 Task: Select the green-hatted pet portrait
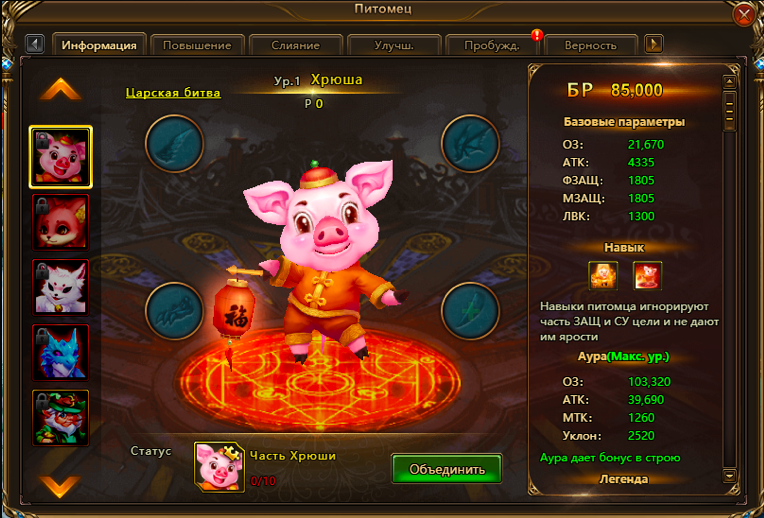[x=60, y=417]
